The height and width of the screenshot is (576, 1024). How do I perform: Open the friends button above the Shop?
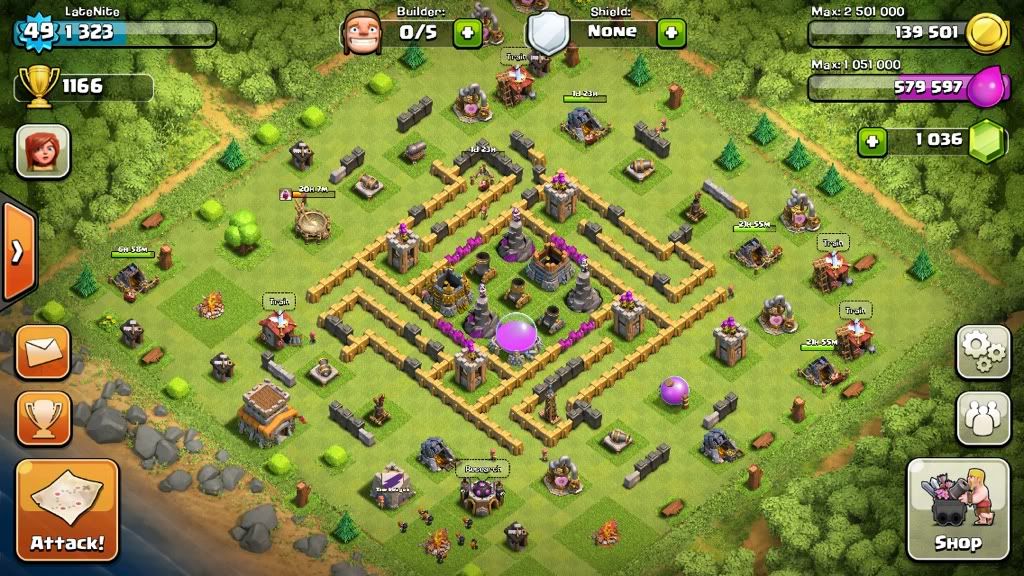coord(983,417)
